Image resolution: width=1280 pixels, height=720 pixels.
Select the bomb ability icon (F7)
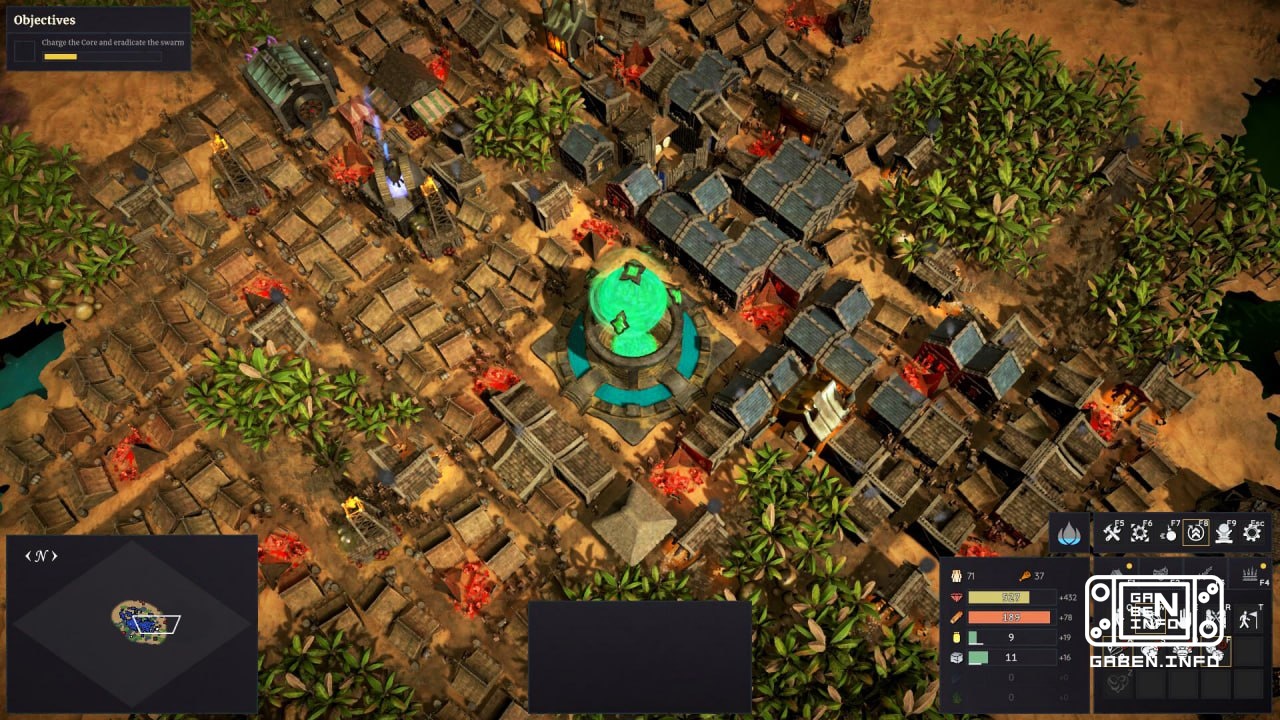point(1170,532)
